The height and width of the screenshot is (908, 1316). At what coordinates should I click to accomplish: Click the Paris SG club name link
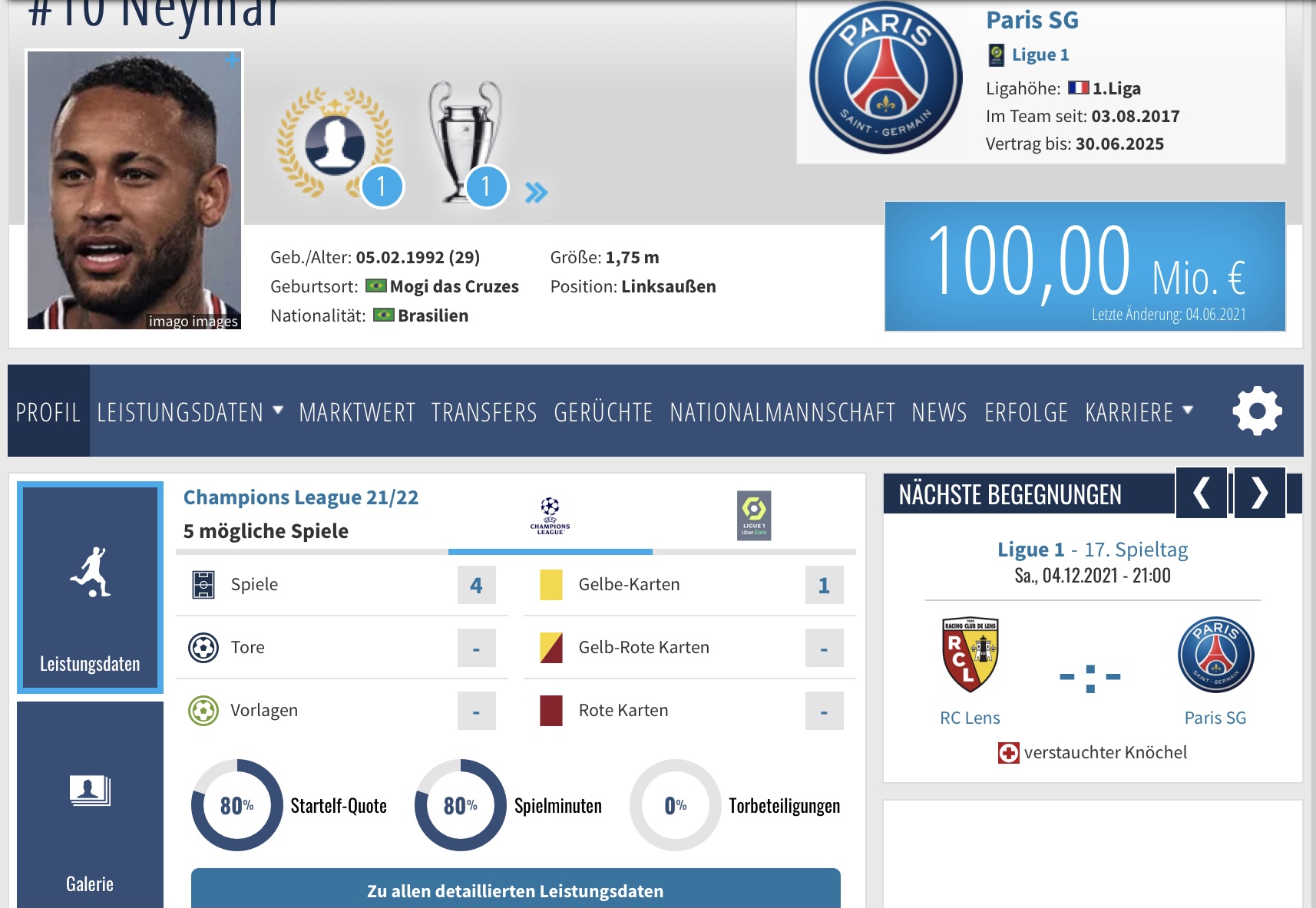click(x=1032, y=20)
